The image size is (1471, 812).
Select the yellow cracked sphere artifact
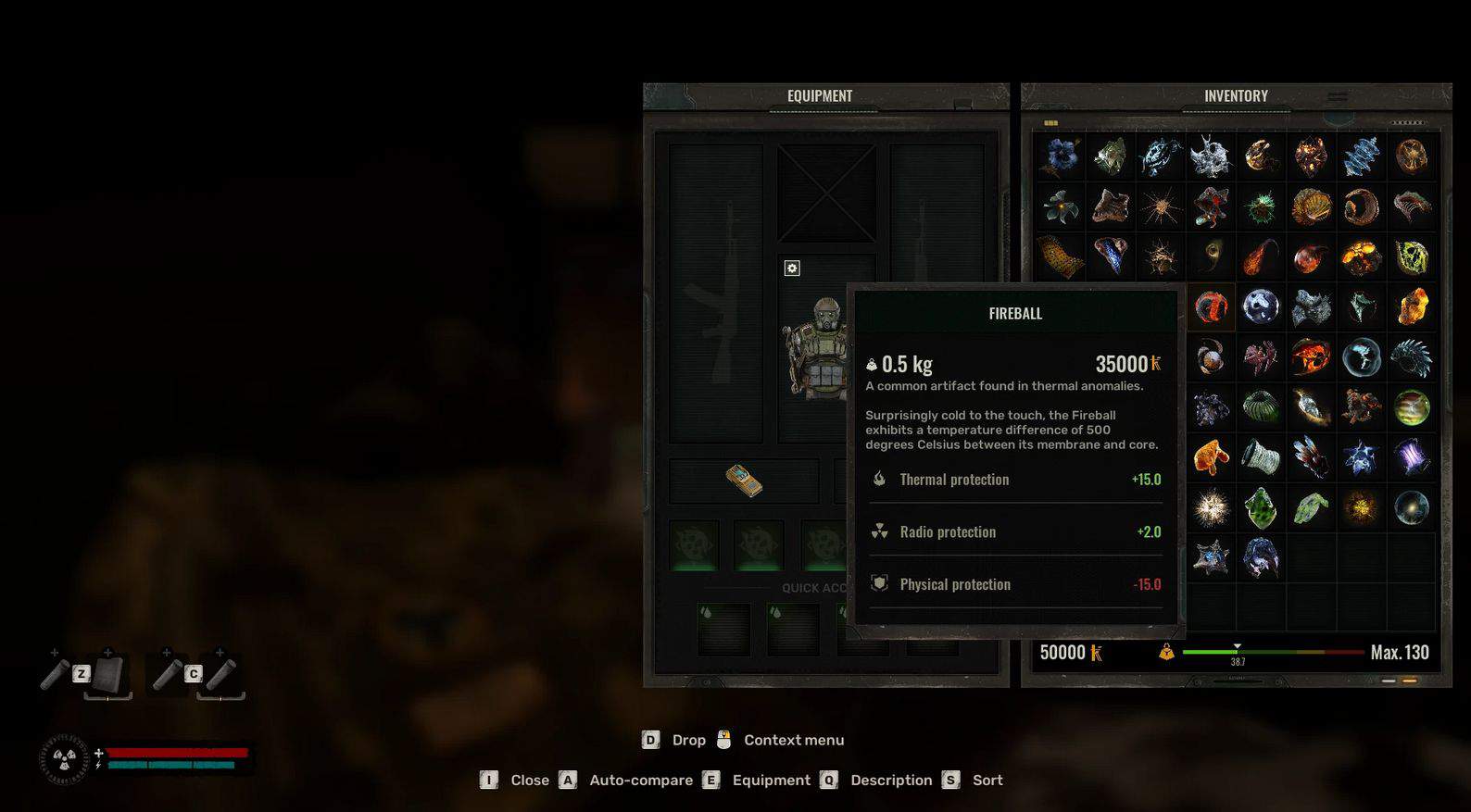click(x=1411, y=257)
